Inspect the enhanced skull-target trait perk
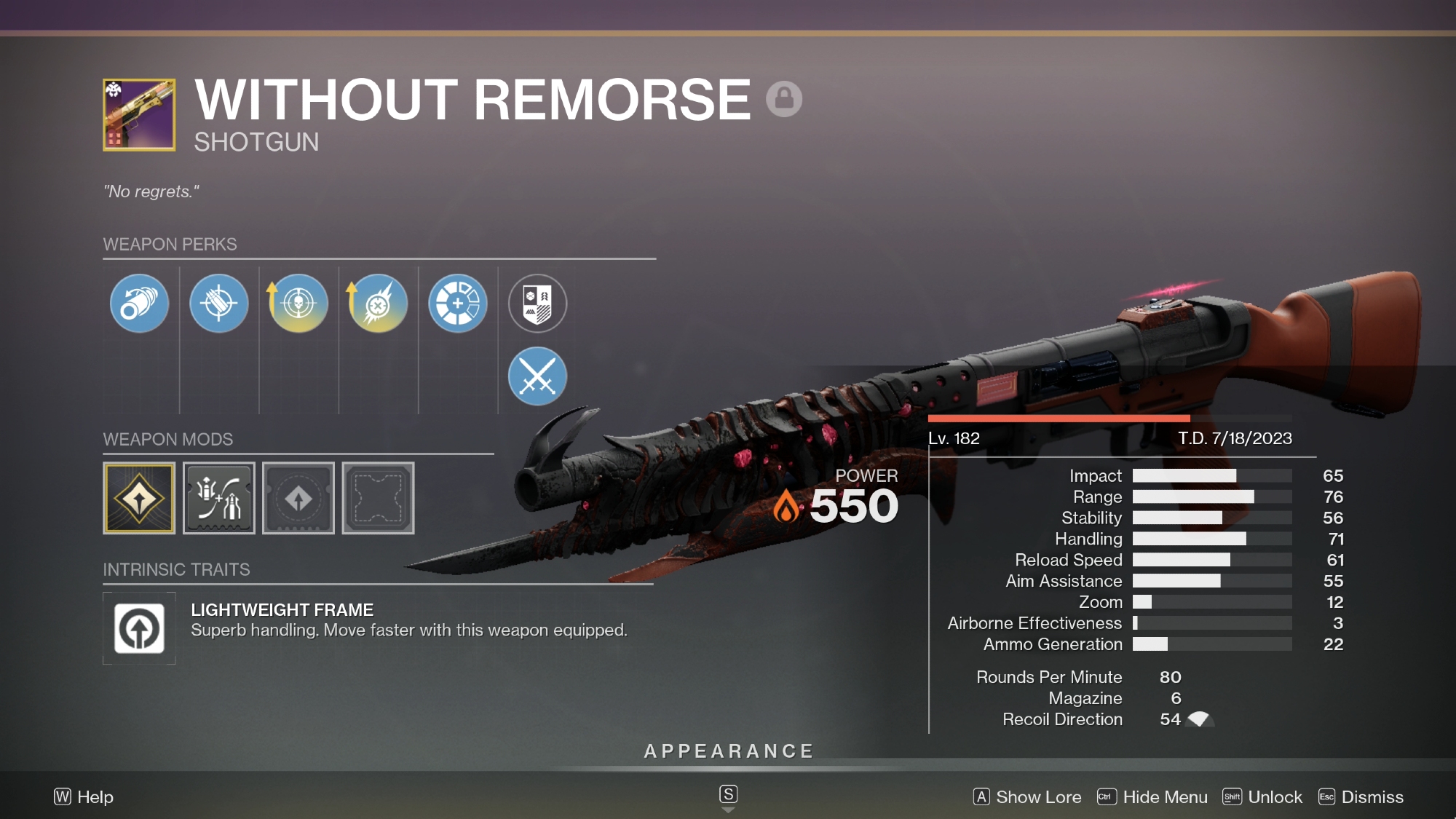Image resolution: width=1456 pixels, height=819 pixels. coord(298,303)
